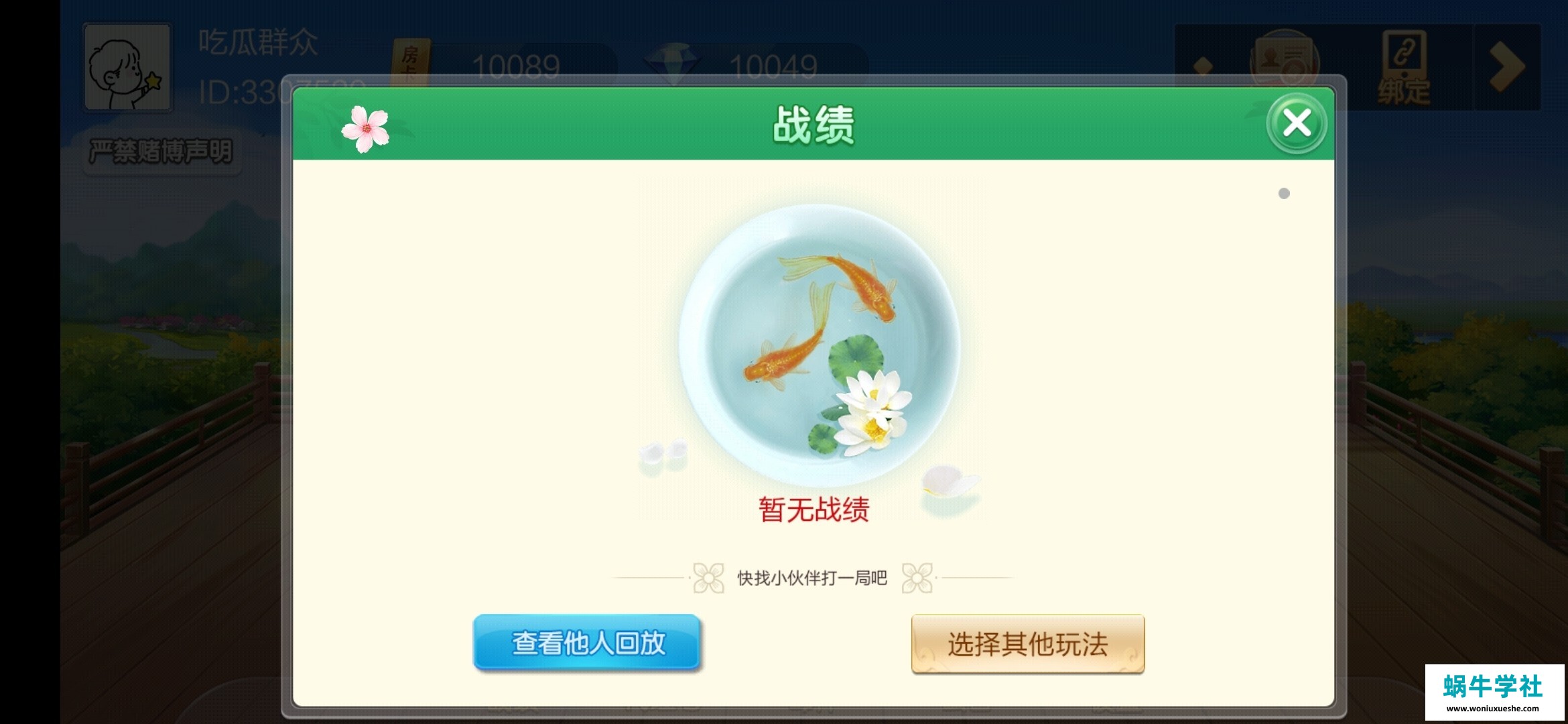Click the pink cherry blossom on the header
The height and width of the screenshot is (724, 1568).
pyautogui.click(x=365, y=129)
